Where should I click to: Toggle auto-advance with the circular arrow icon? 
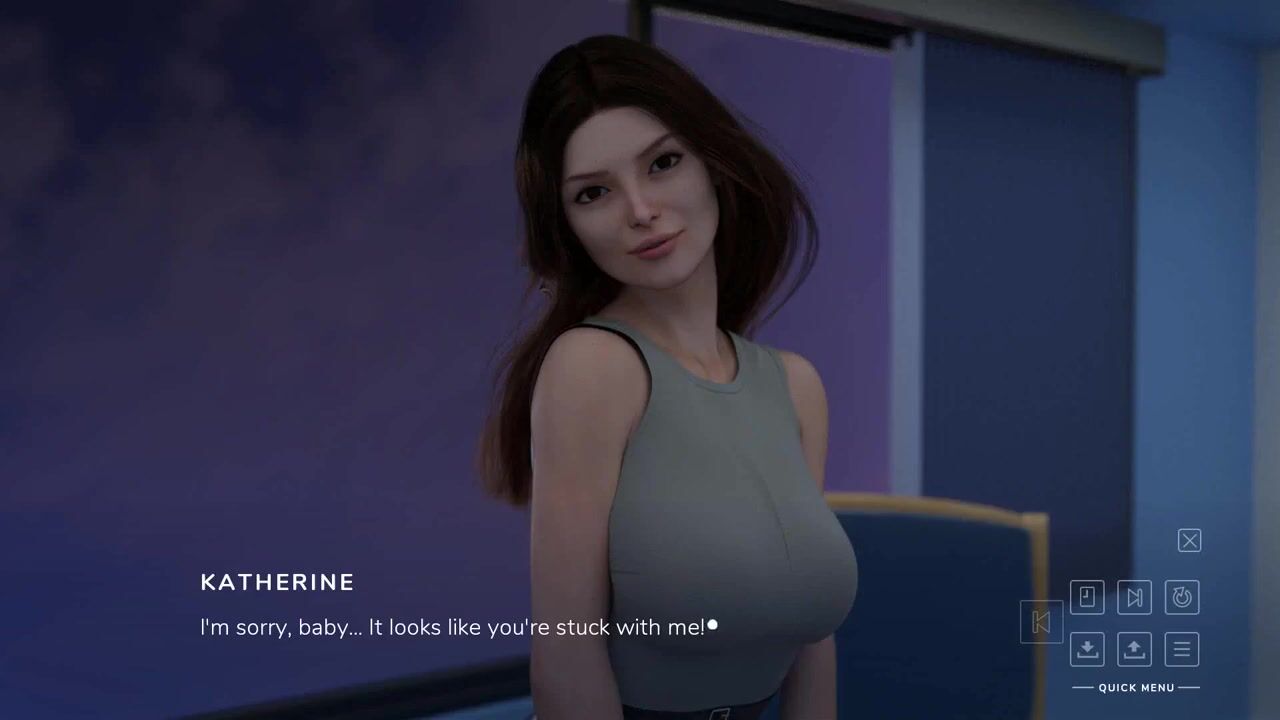(1182, 597)
